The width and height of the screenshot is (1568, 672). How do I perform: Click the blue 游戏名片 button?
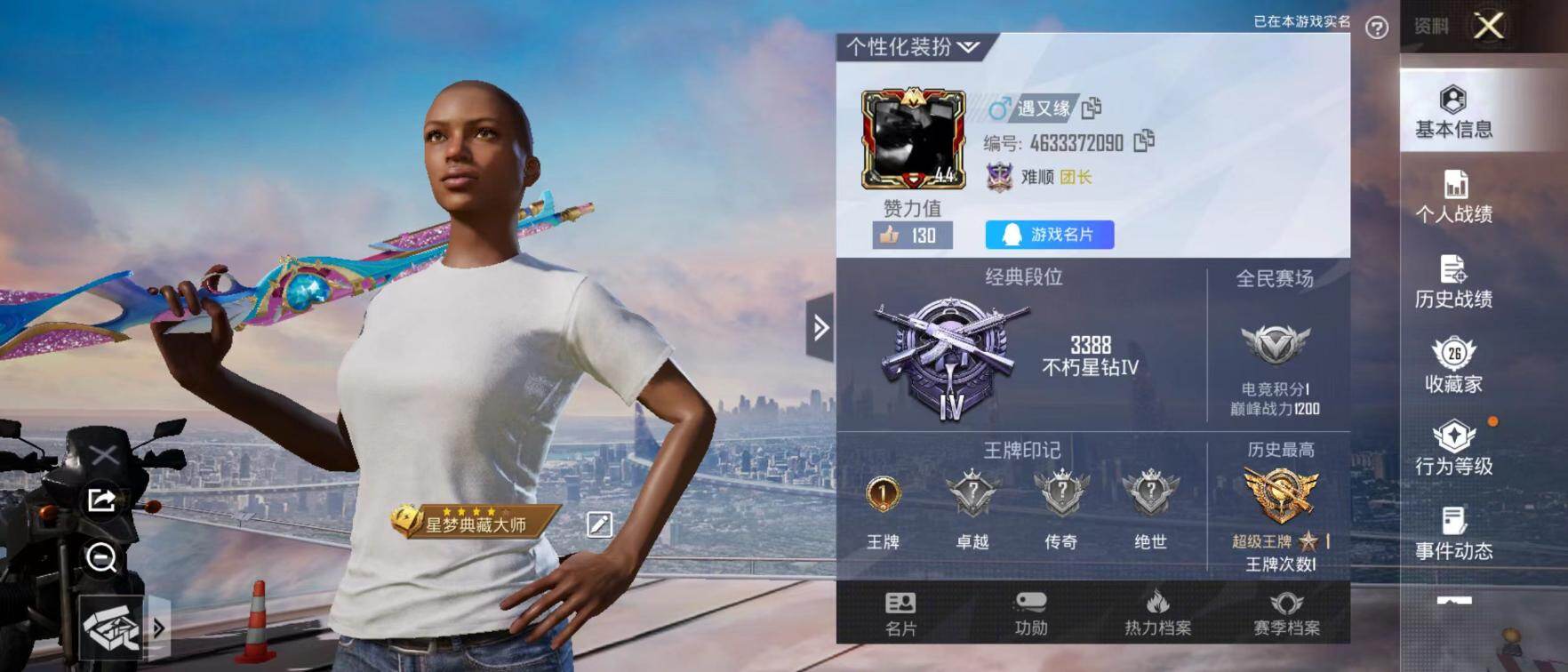point(1049,235)
